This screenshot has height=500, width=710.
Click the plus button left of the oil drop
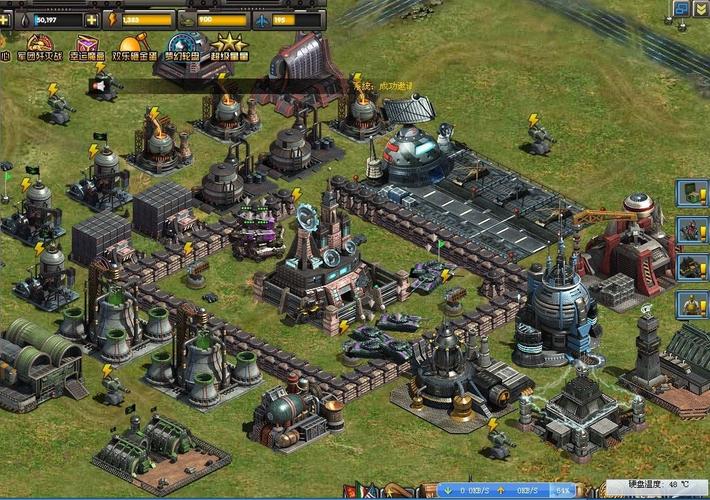coord(4,19)
